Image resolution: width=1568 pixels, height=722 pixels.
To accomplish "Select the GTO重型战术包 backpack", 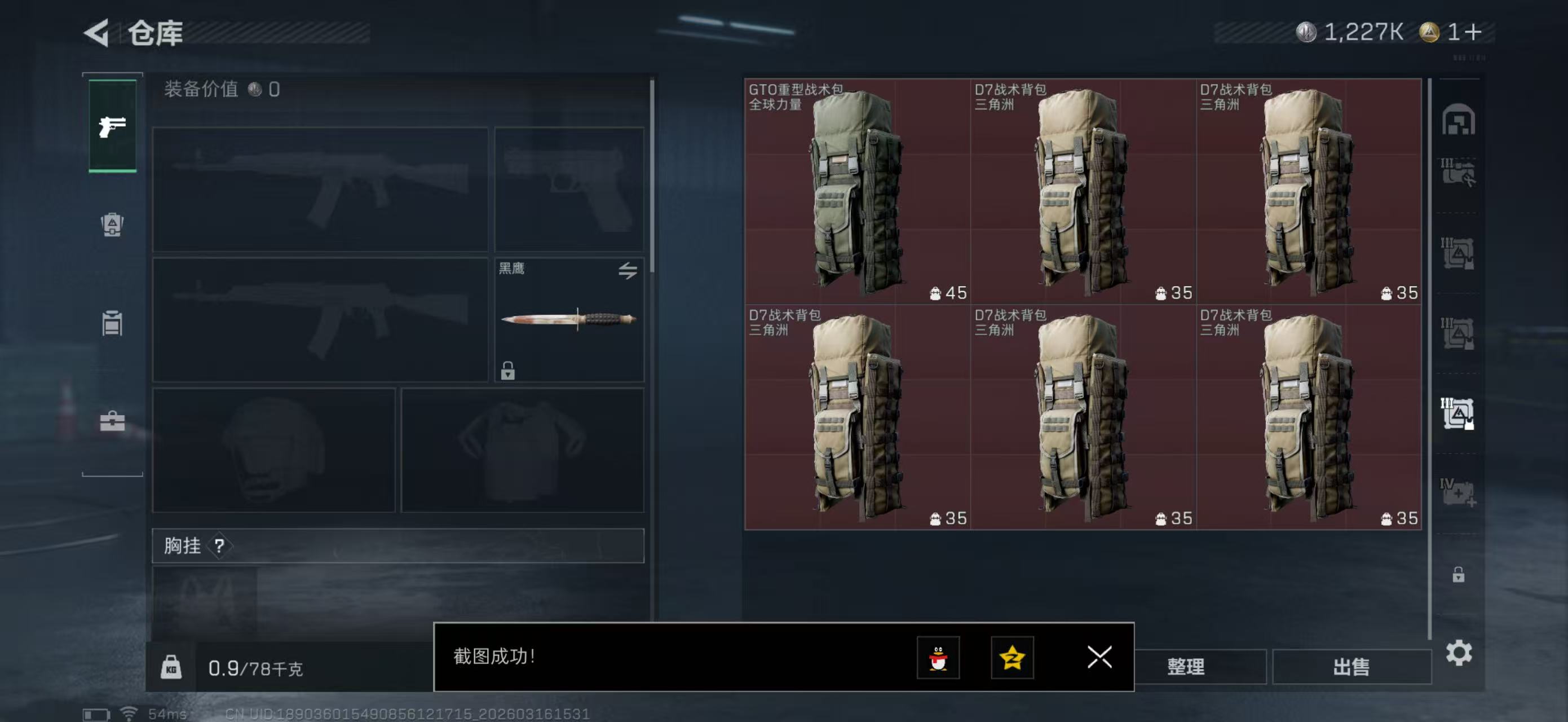I will [x=857, y=191].
